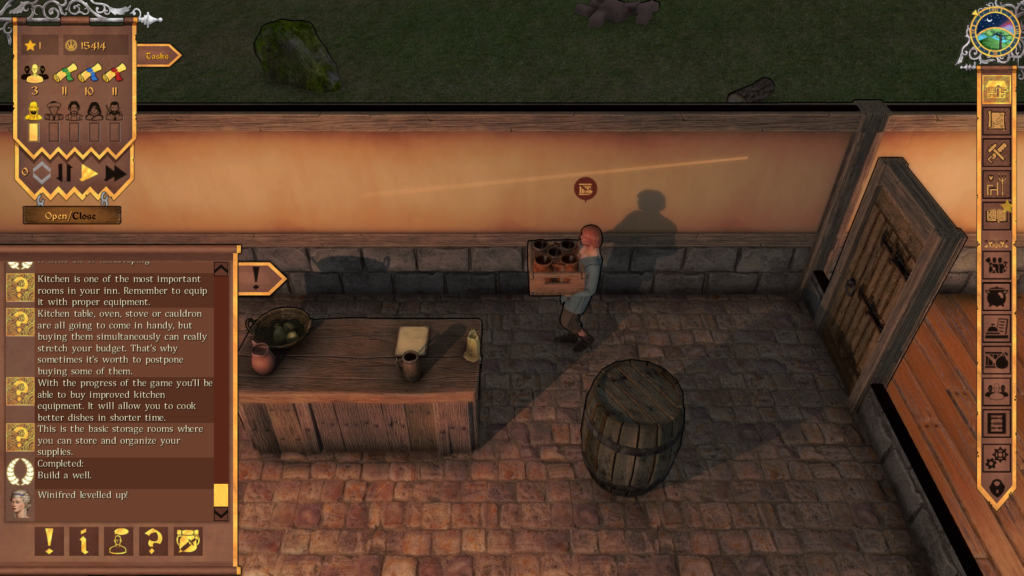
Task: Open the day-night landscape medallion
Action: click(x=995, y=38)
